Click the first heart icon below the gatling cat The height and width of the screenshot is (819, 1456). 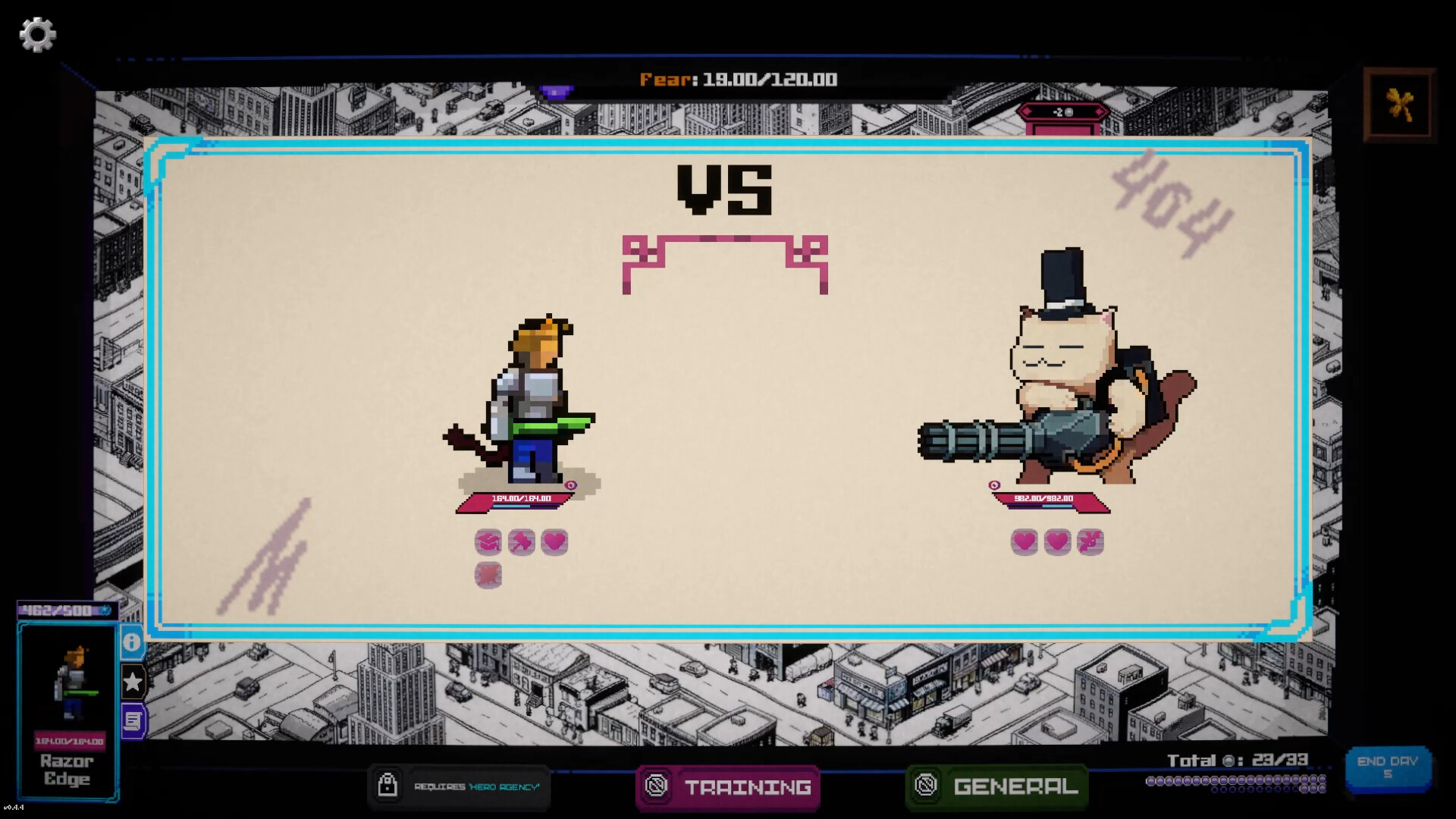[x=1025, y=541]
